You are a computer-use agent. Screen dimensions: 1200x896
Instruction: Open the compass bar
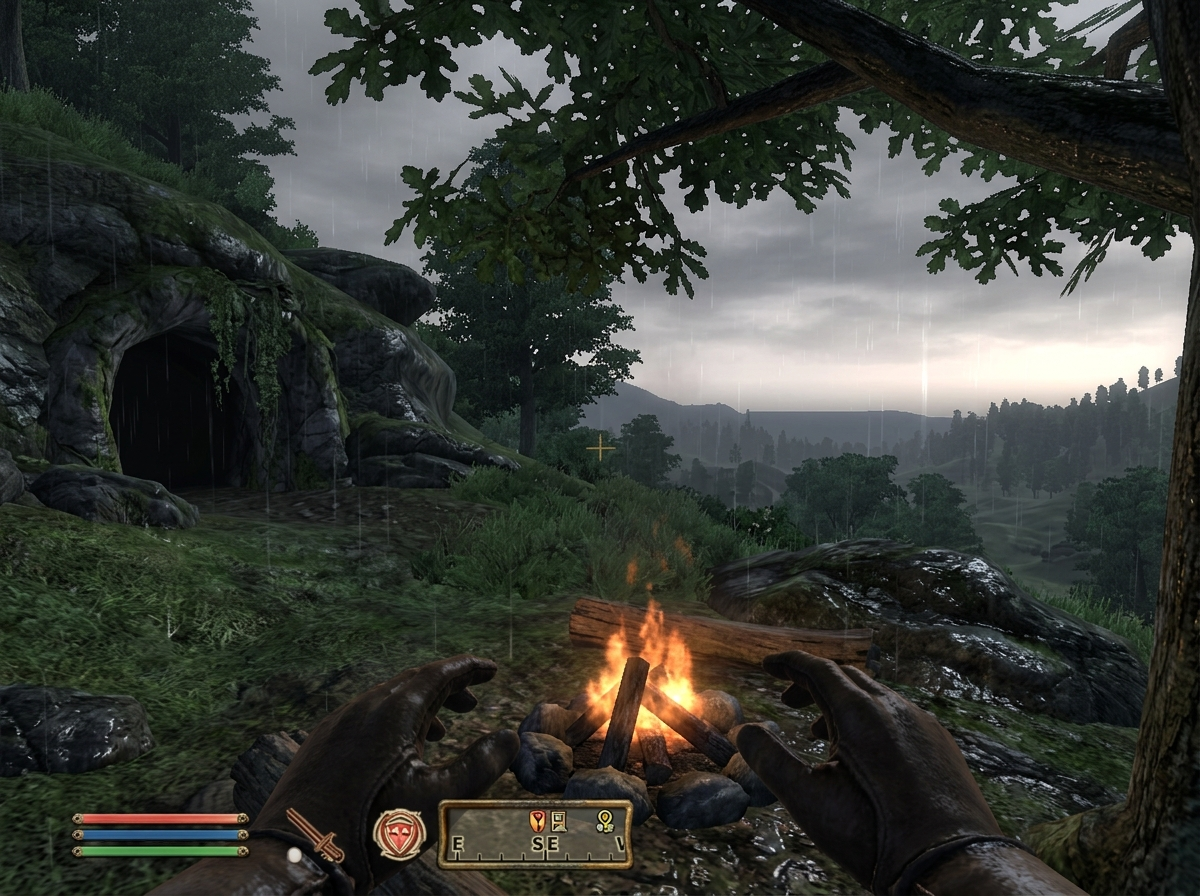click(x=534, y=833)
